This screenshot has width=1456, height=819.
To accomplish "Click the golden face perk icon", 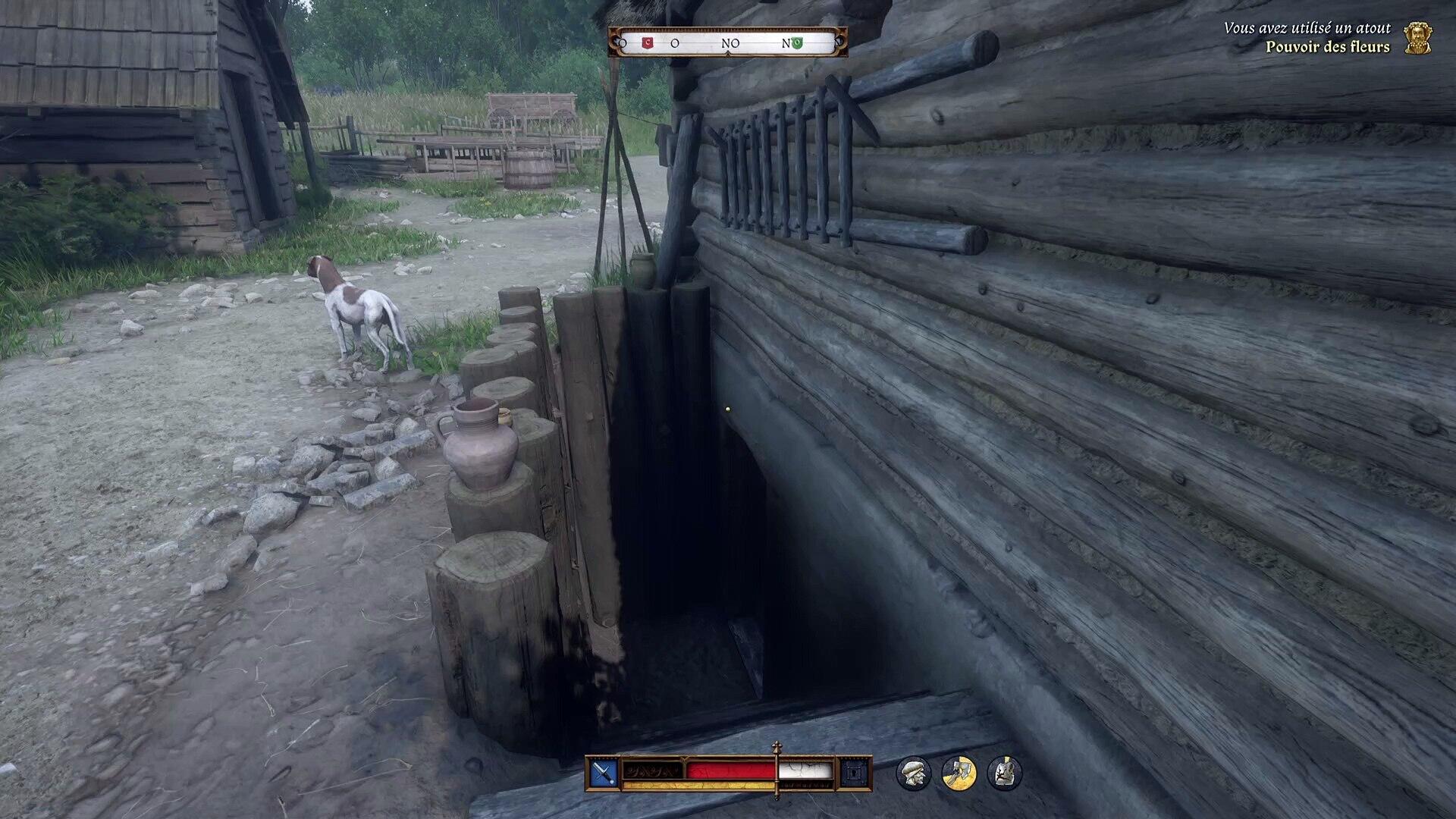I will click(1417, 38).
